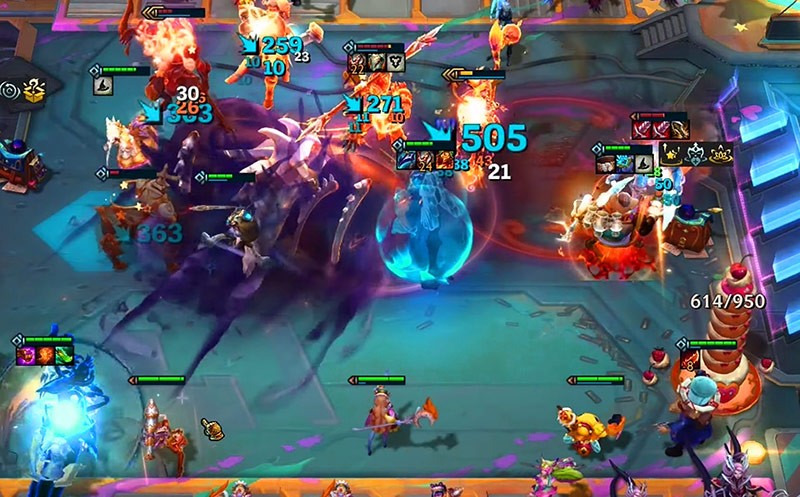
Task: Click the golden lotus crown icon
Action: [720, 154]
